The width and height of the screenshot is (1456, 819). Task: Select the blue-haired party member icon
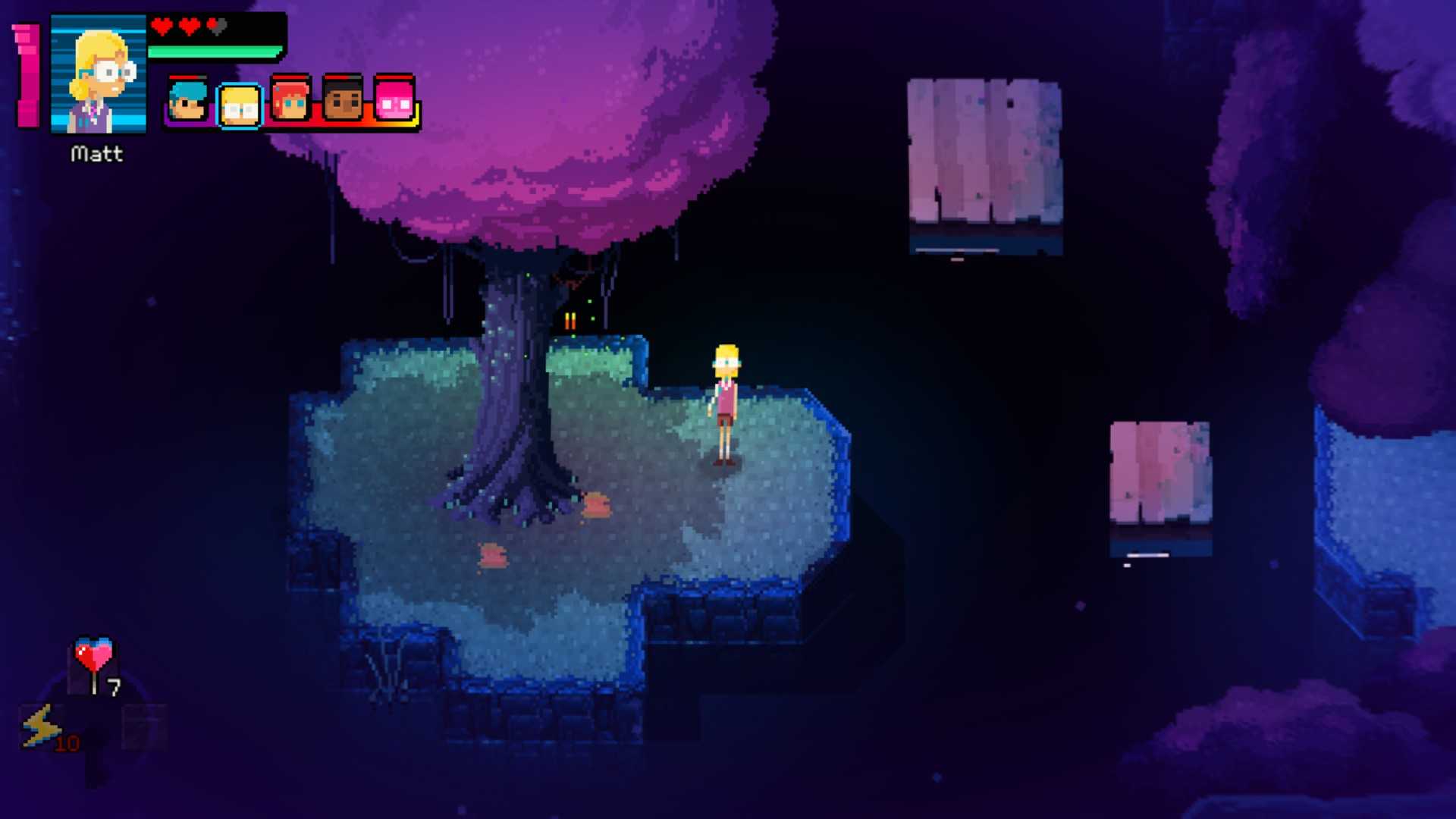[x=187, y=100]
